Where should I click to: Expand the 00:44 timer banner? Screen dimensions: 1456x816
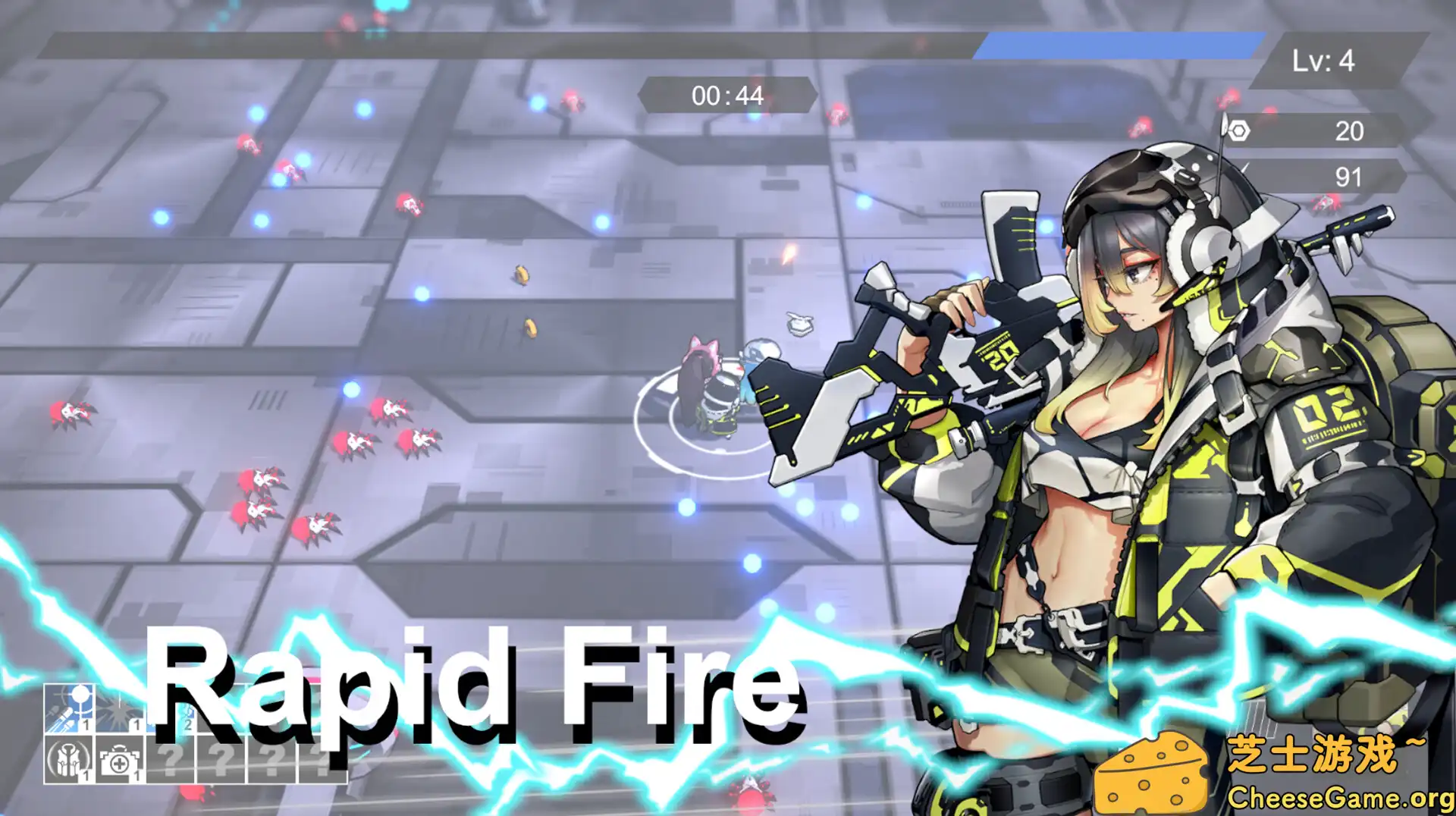pos(726,96)
